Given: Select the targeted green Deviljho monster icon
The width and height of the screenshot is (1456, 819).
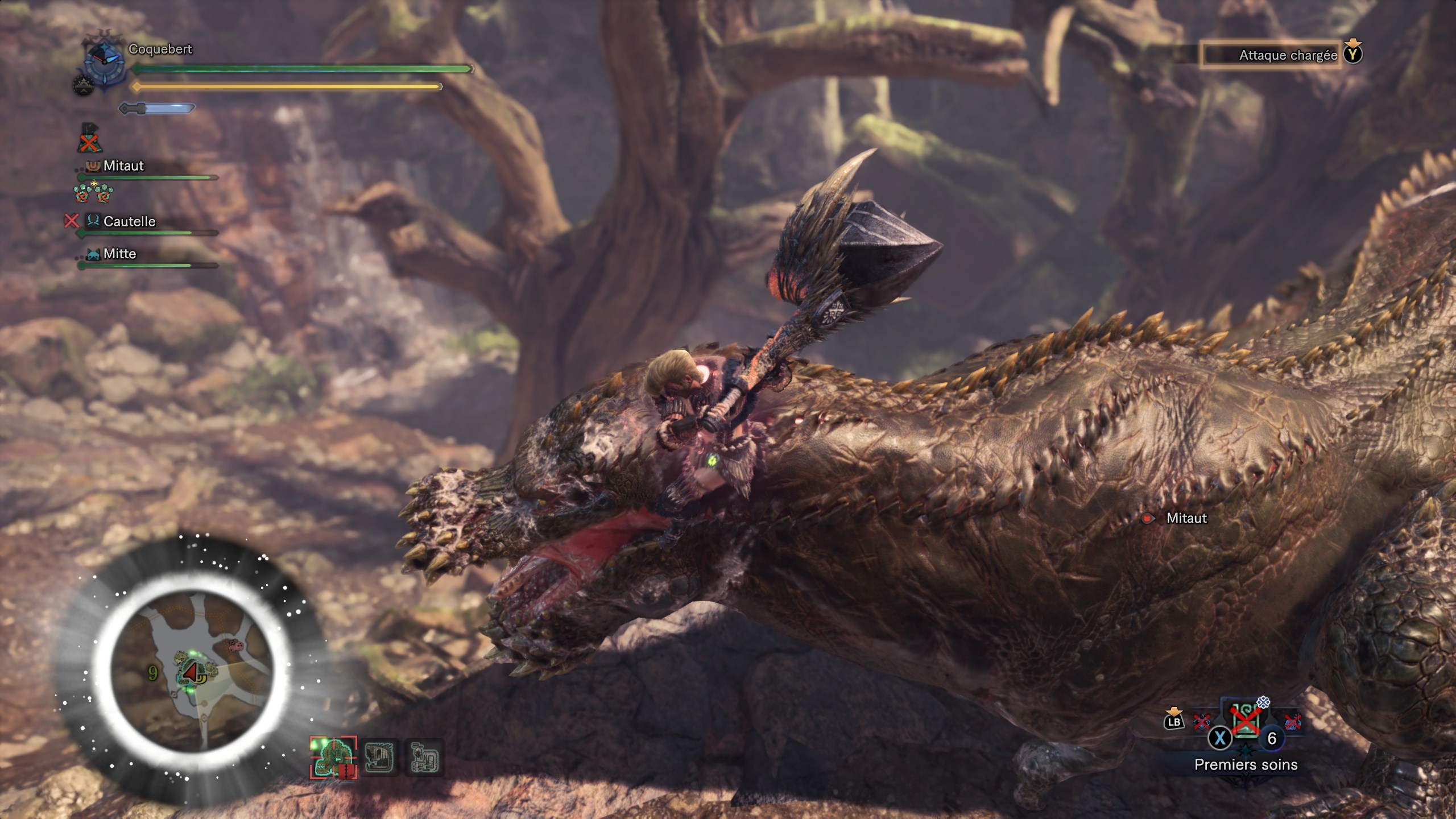Looking at the screenshot, I should (x=333, y=758).
